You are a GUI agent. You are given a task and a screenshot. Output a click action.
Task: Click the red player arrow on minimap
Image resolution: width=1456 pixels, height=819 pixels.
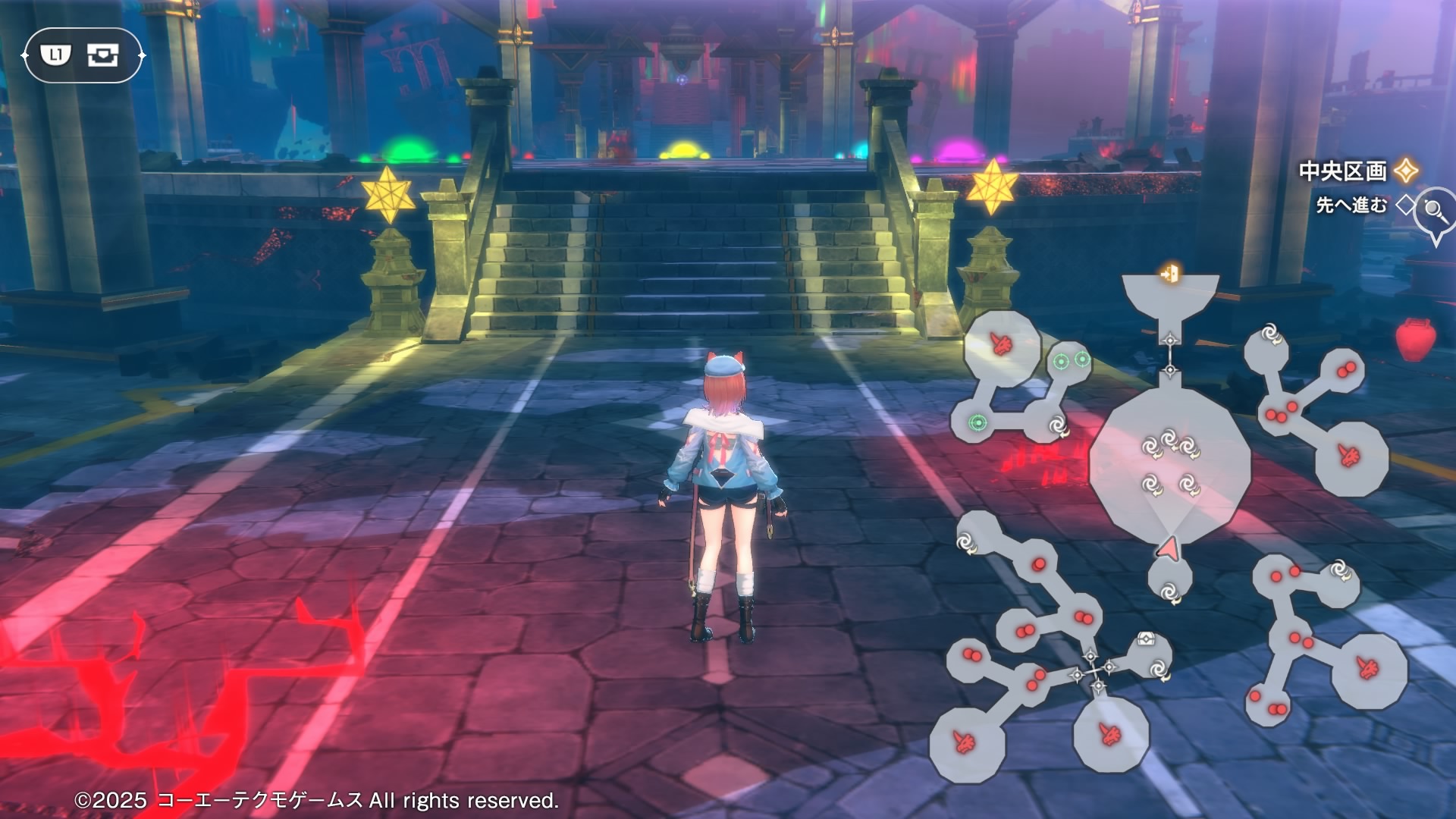pyautogui.click(x=1169, y=548)
